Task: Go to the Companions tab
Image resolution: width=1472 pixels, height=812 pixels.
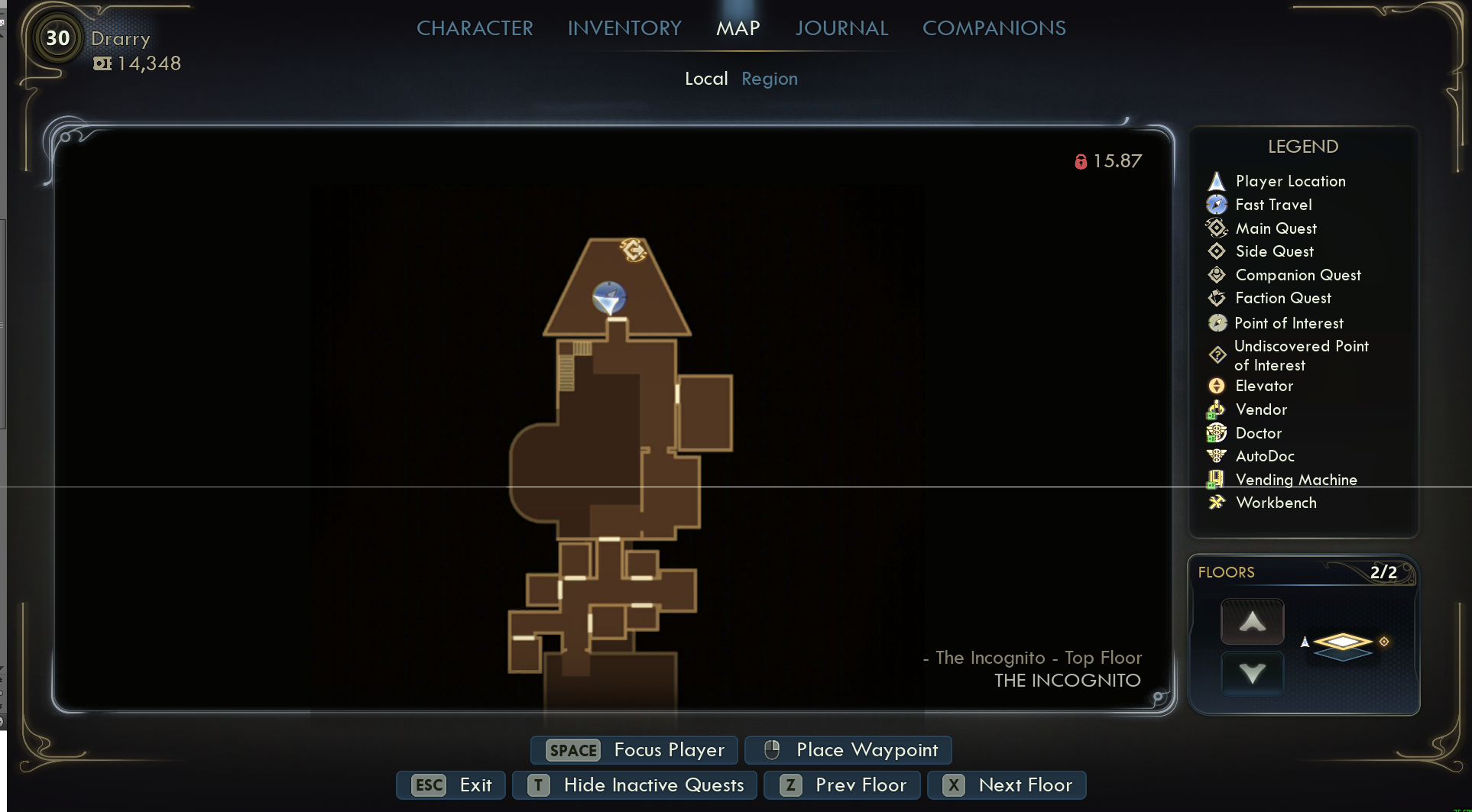Action: coord(994,28)
